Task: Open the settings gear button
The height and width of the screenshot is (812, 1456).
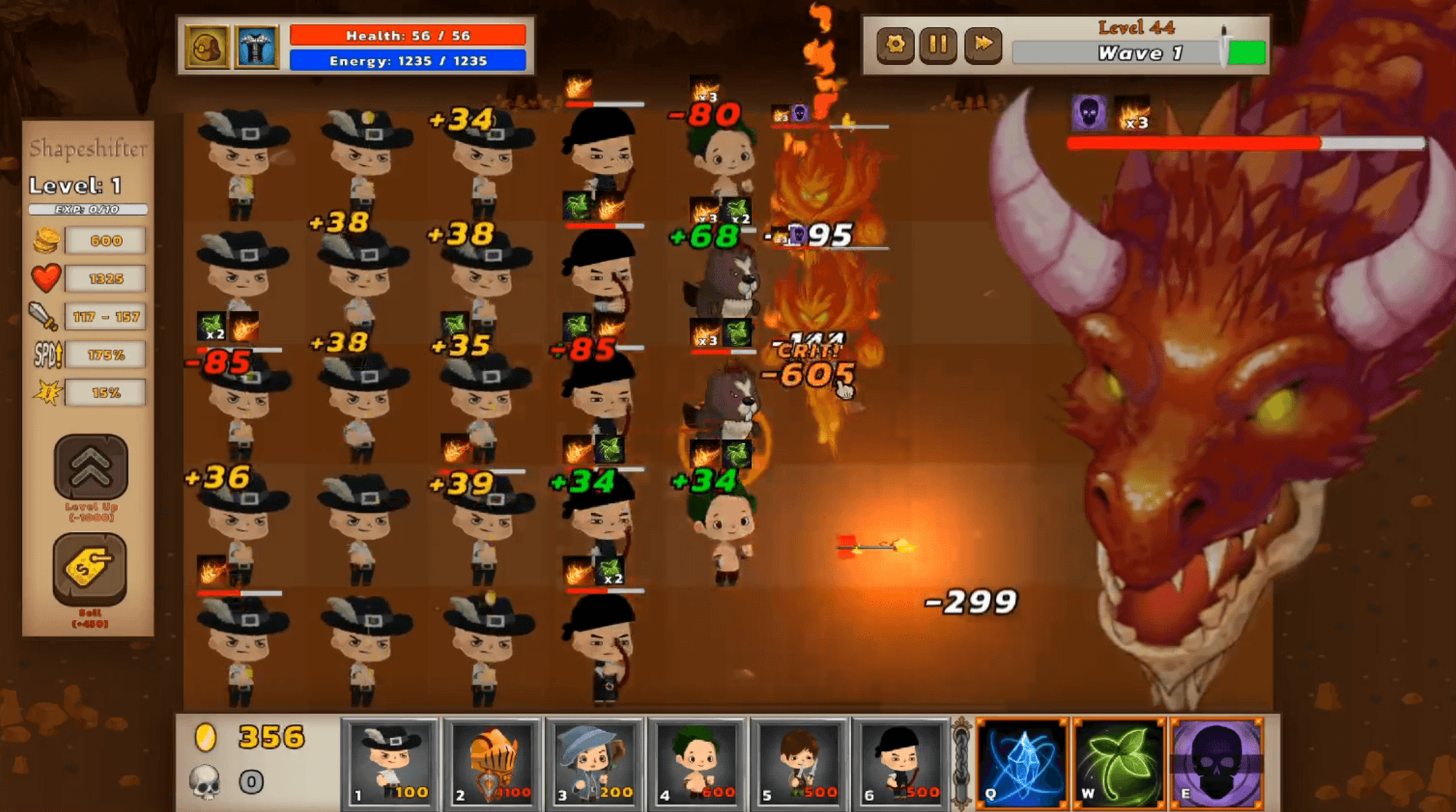Action: [x=895, y=45]
